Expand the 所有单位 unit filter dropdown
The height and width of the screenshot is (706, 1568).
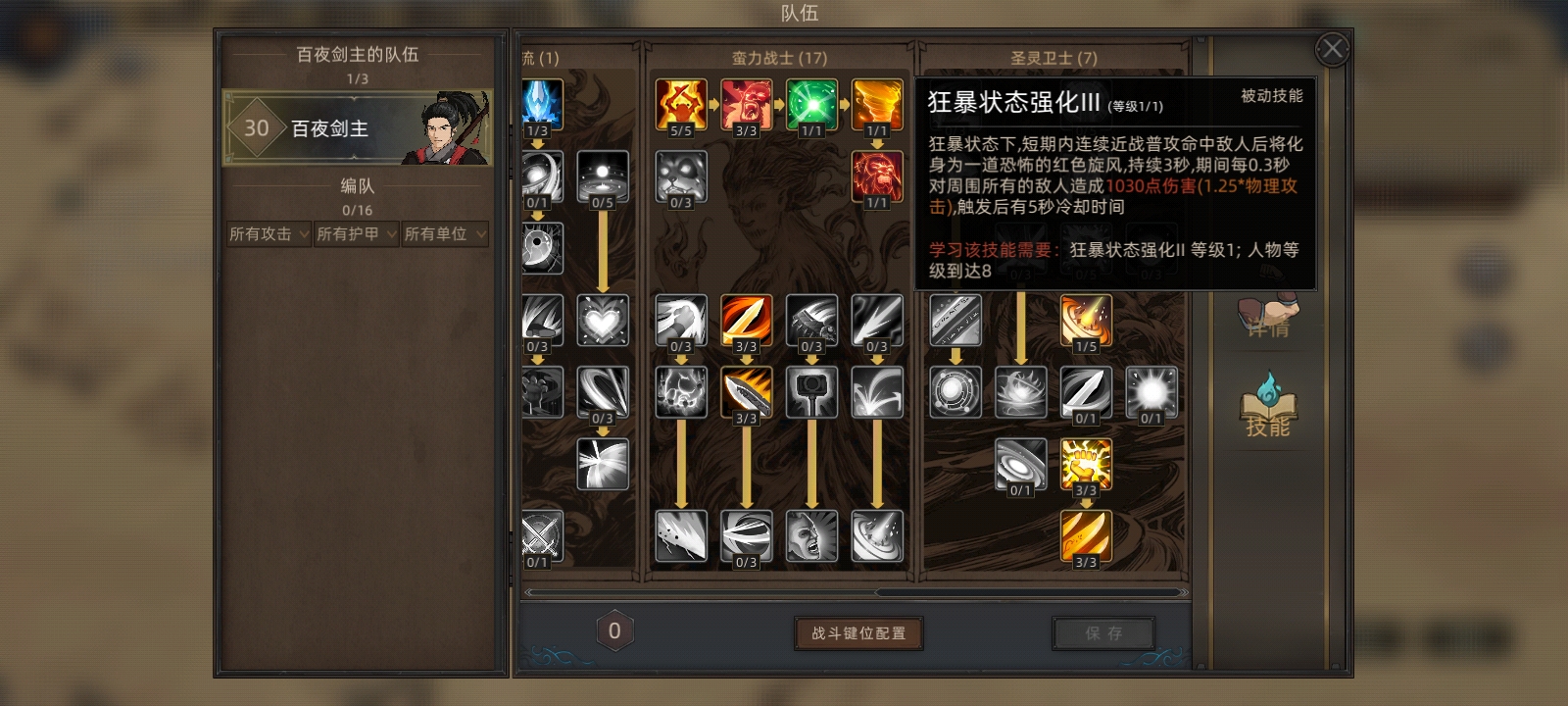(x=444, y=233)
